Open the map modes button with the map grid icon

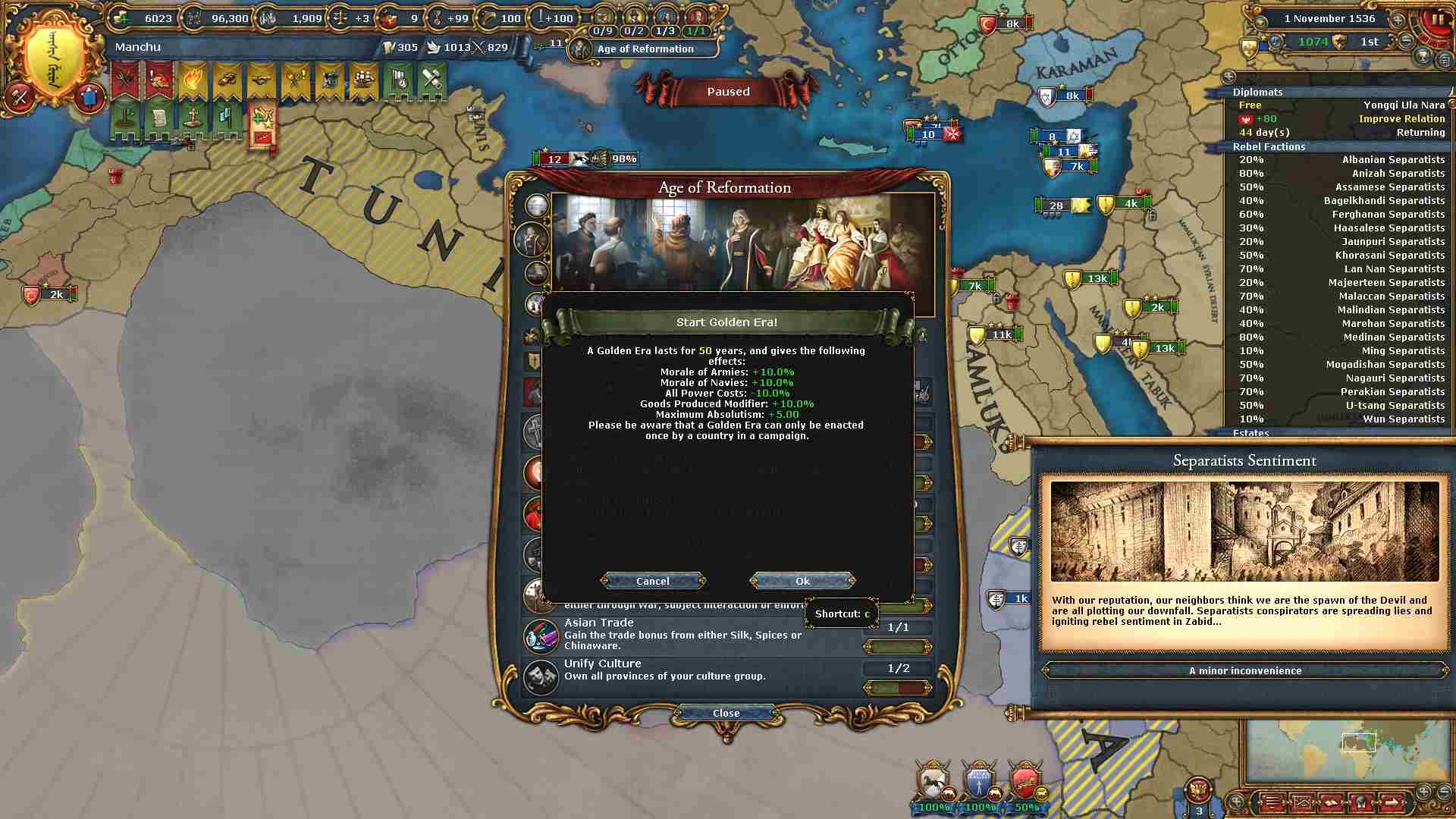[1302, 802]
